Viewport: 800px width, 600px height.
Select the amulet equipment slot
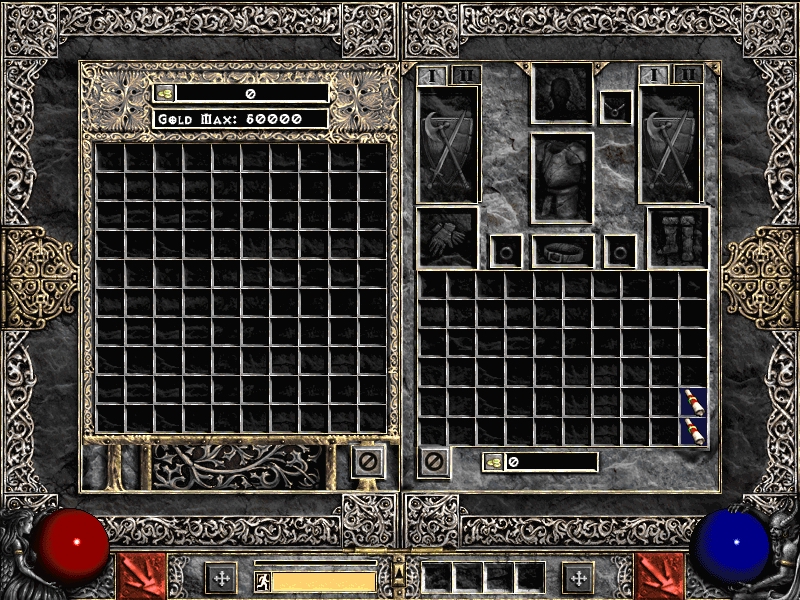pos(616,107)
